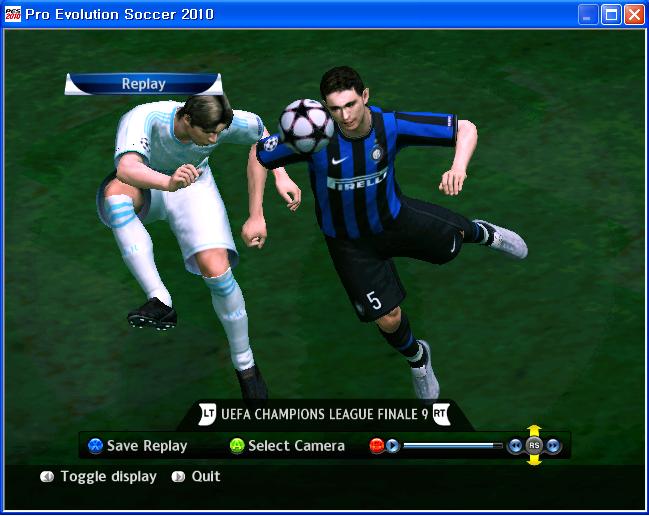Choose the Save Replay option
This screenshot has width=649, height=516.
146,446
